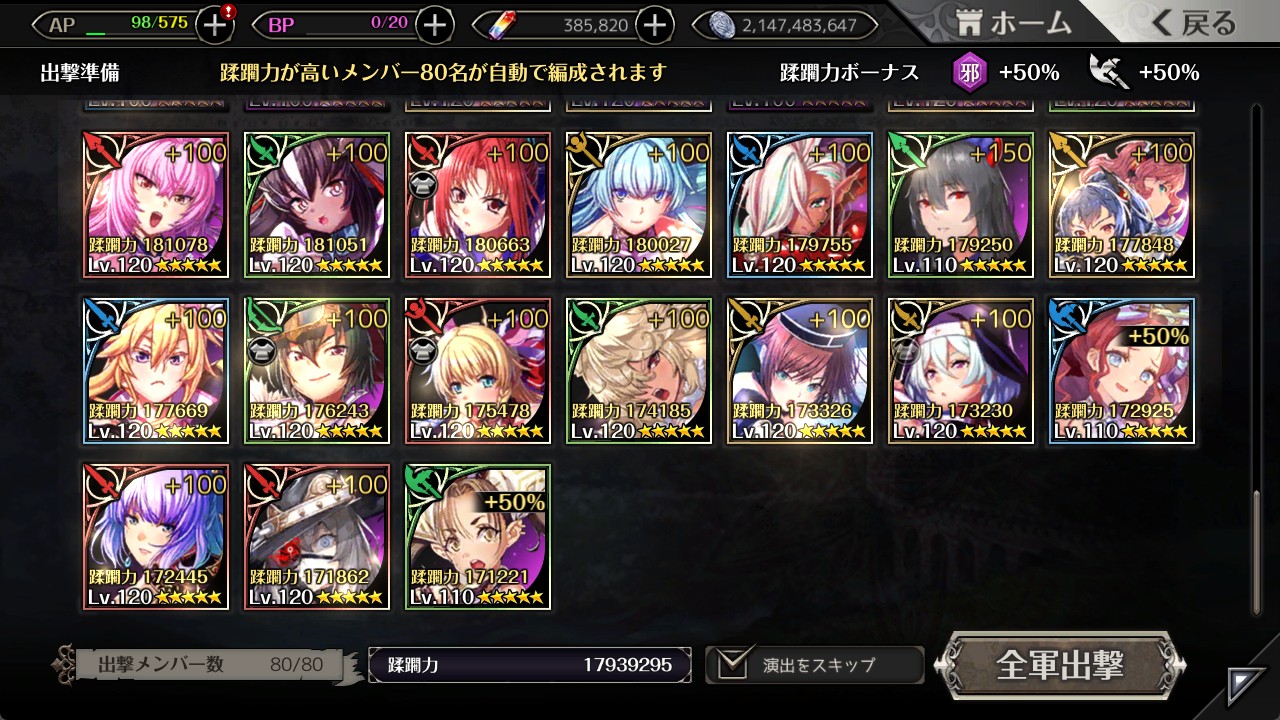Select the +50% unit with 蹂躙力 171221
Viewport: 1280px width, 720px height.
[478, 537]
